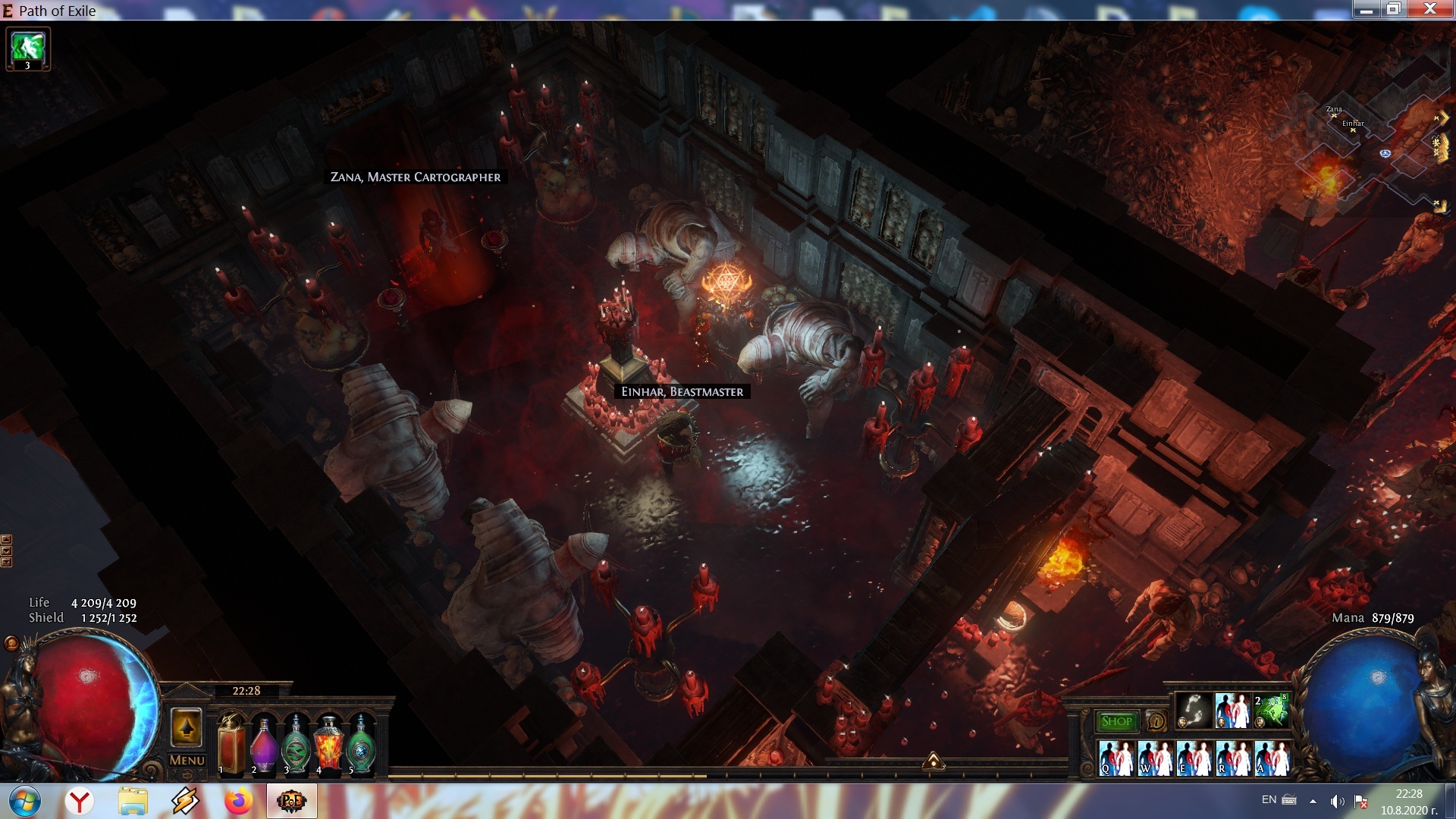Click the green buff icon showing 3

point(28,49)
